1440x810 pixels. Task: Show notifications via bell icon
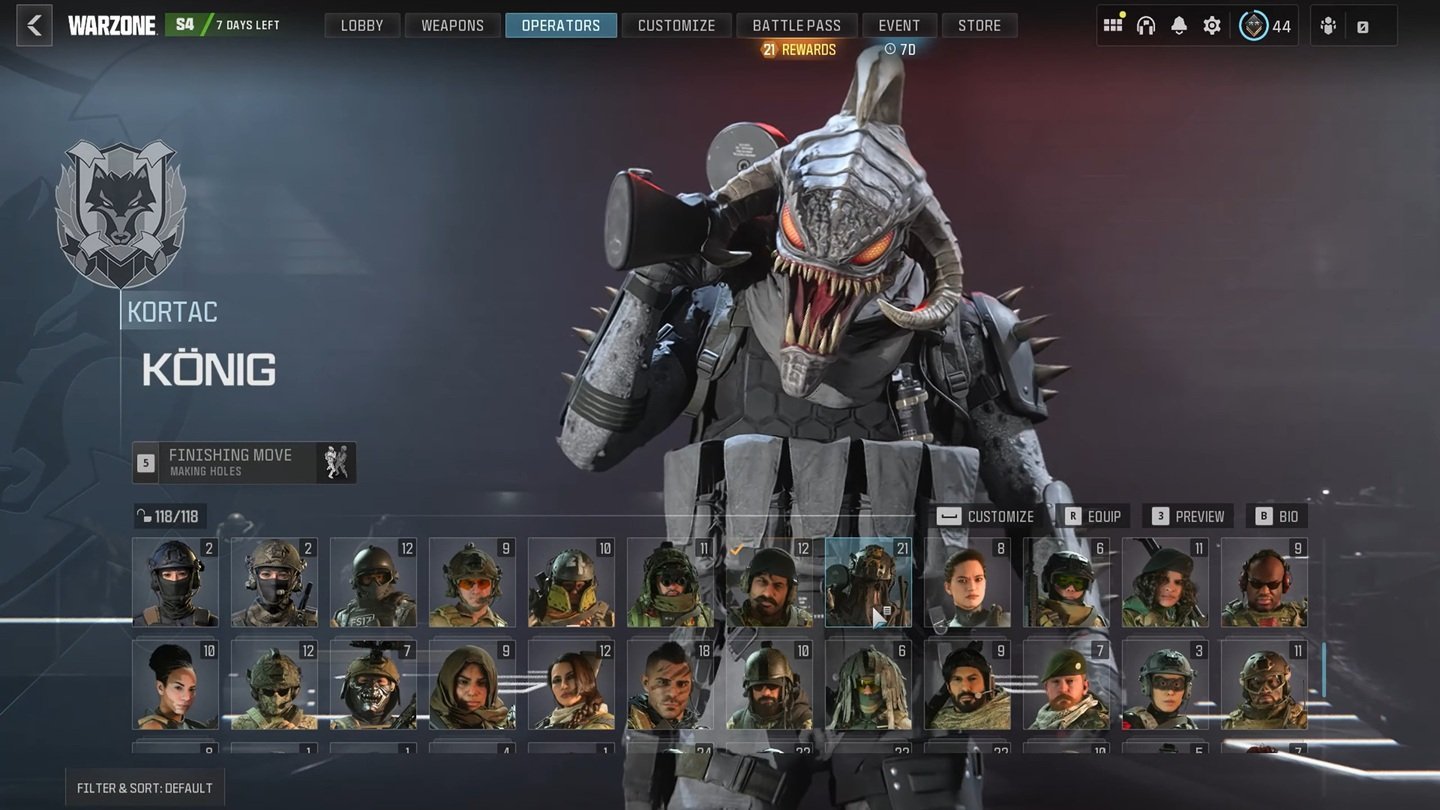1179,26
